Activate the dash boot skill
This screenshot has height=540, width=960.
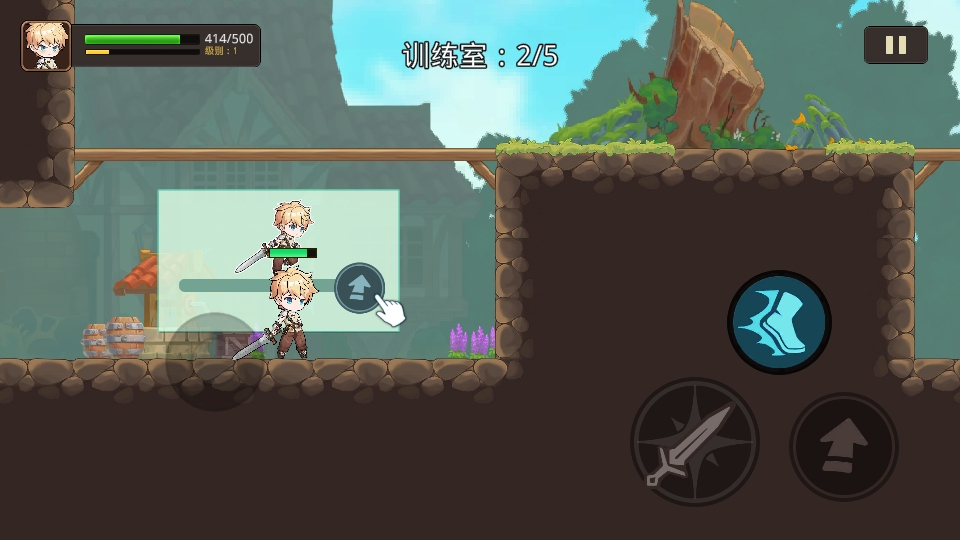779,322
